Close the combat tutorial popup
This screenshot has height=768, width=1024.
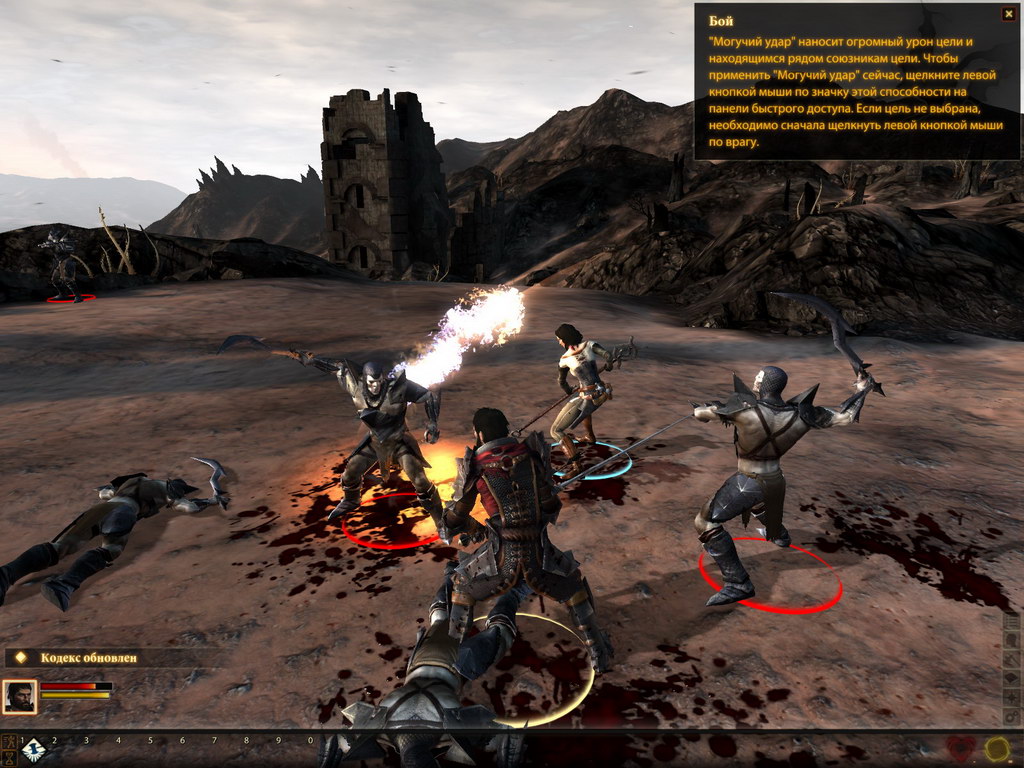[1008, 14]
